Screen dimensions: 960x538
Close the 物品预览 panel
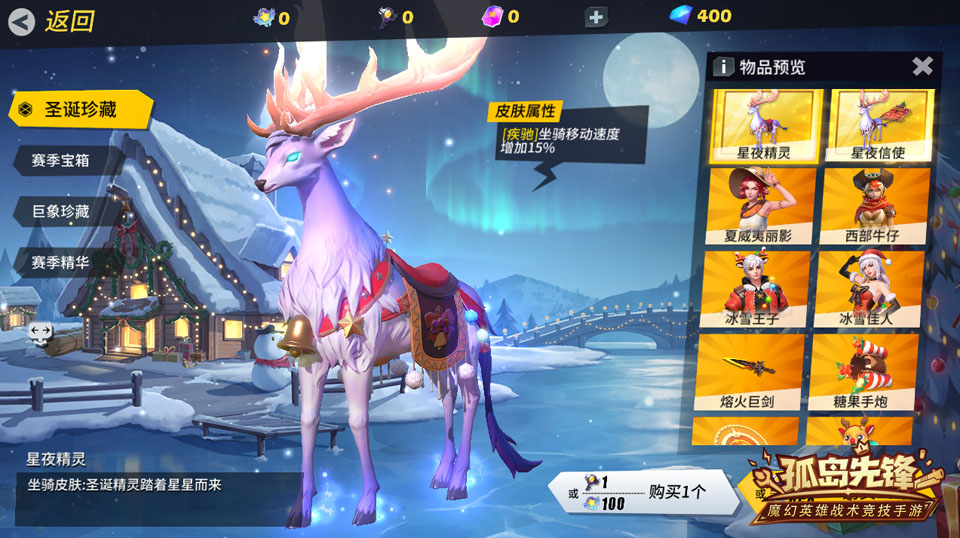point(922,67)
